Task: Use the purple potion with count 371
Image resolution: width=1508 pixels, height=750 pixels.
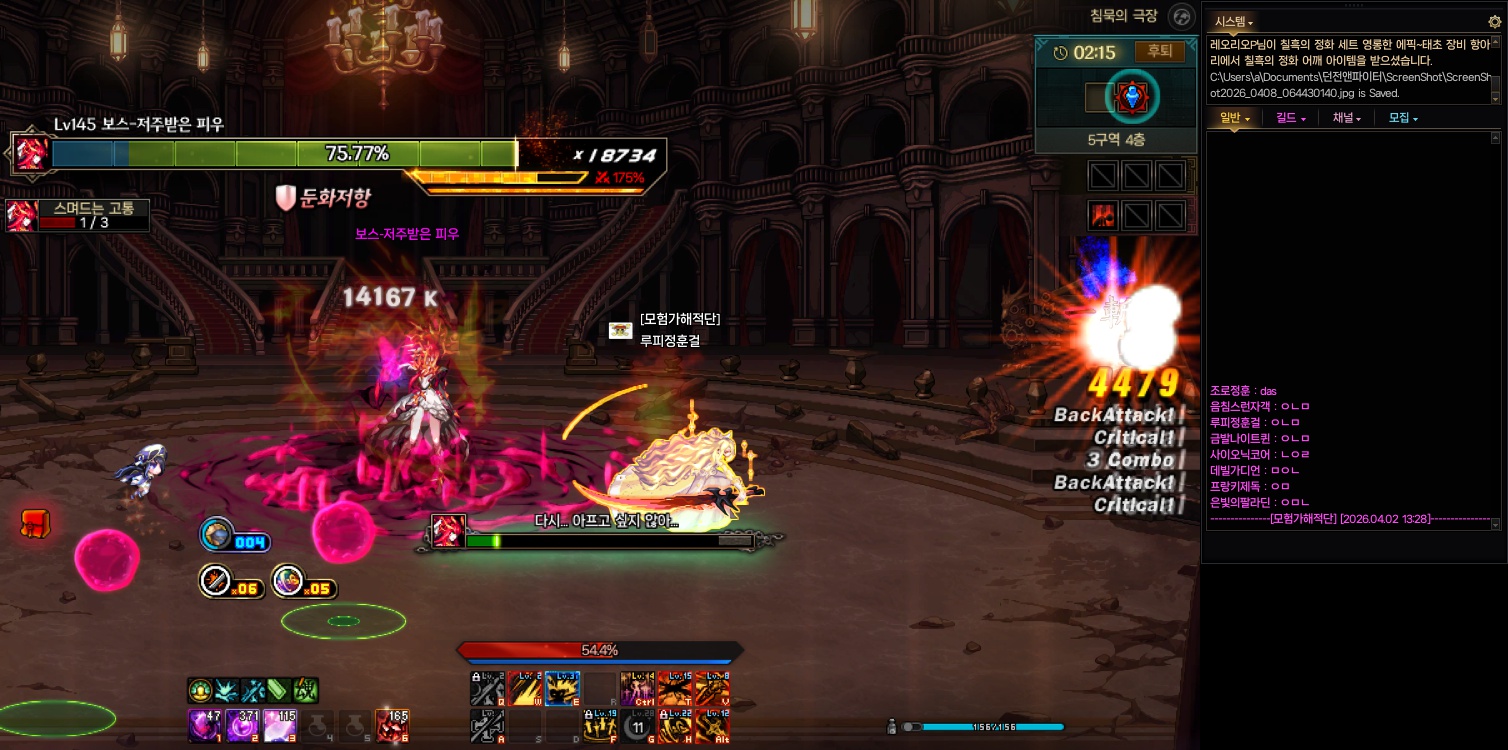Action: click(x=242, y=725)
